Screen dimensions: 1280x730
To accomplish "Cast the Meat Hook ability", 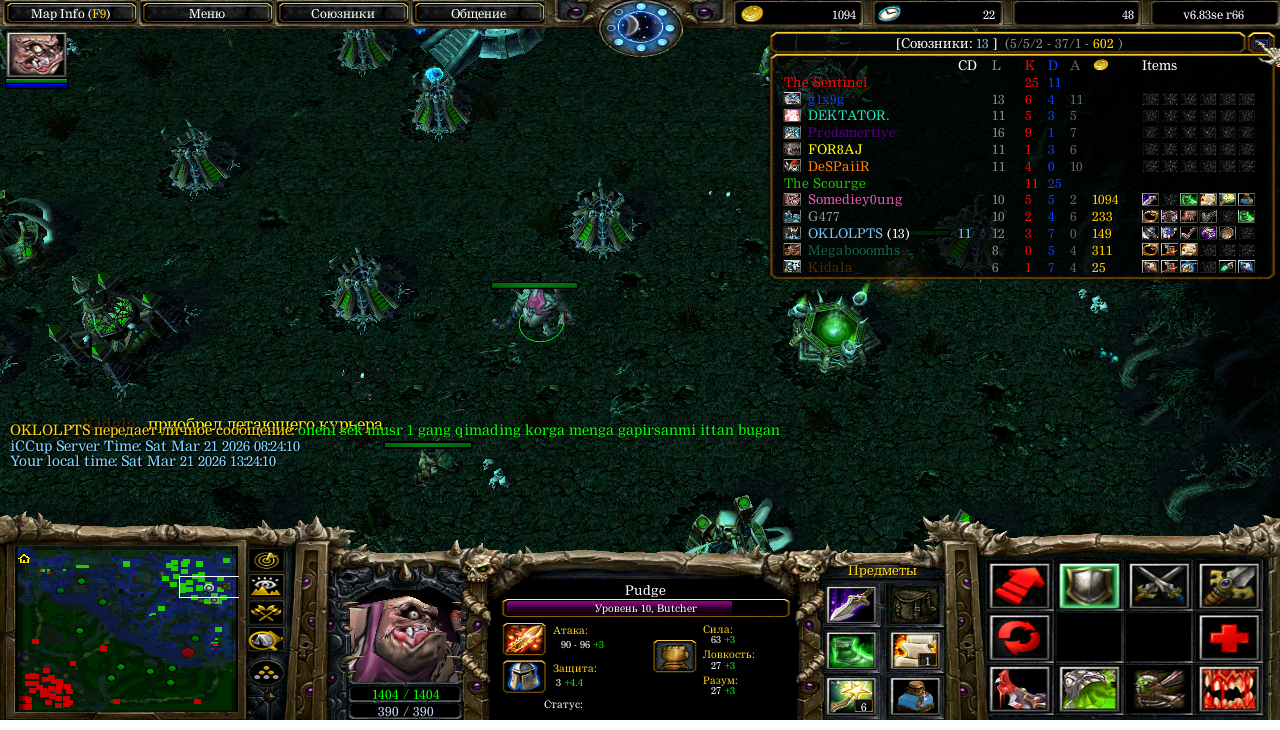I will click(1020, 690).
